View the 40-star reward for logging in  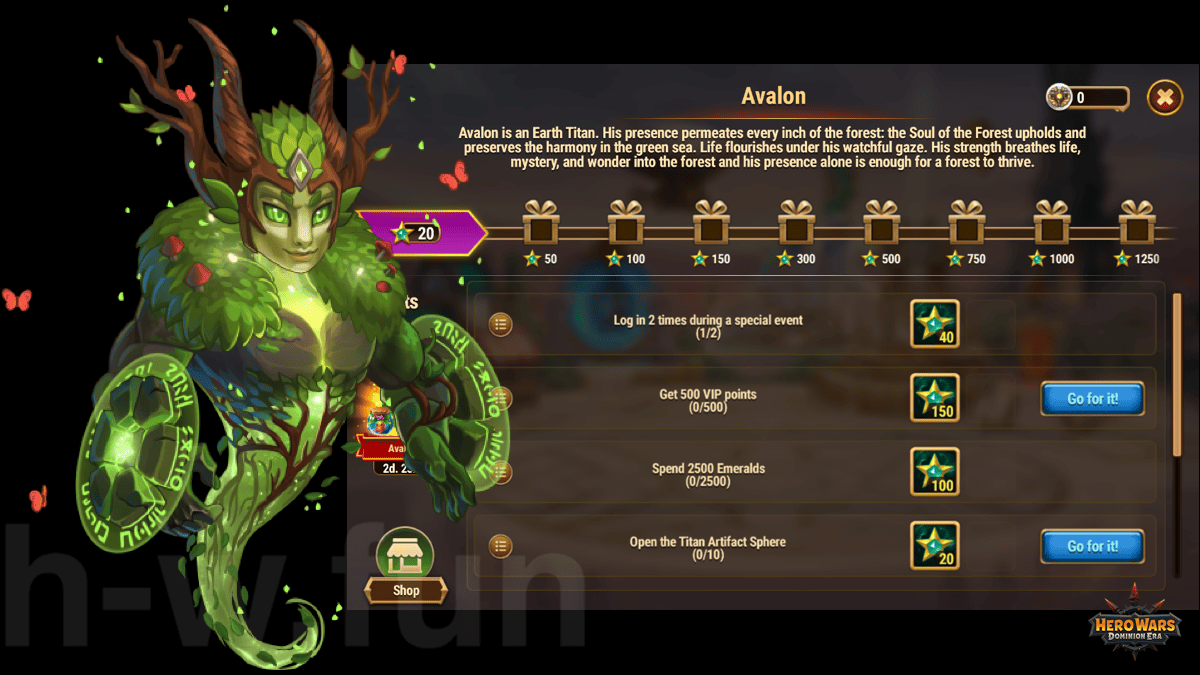click(x=935, y=324)
